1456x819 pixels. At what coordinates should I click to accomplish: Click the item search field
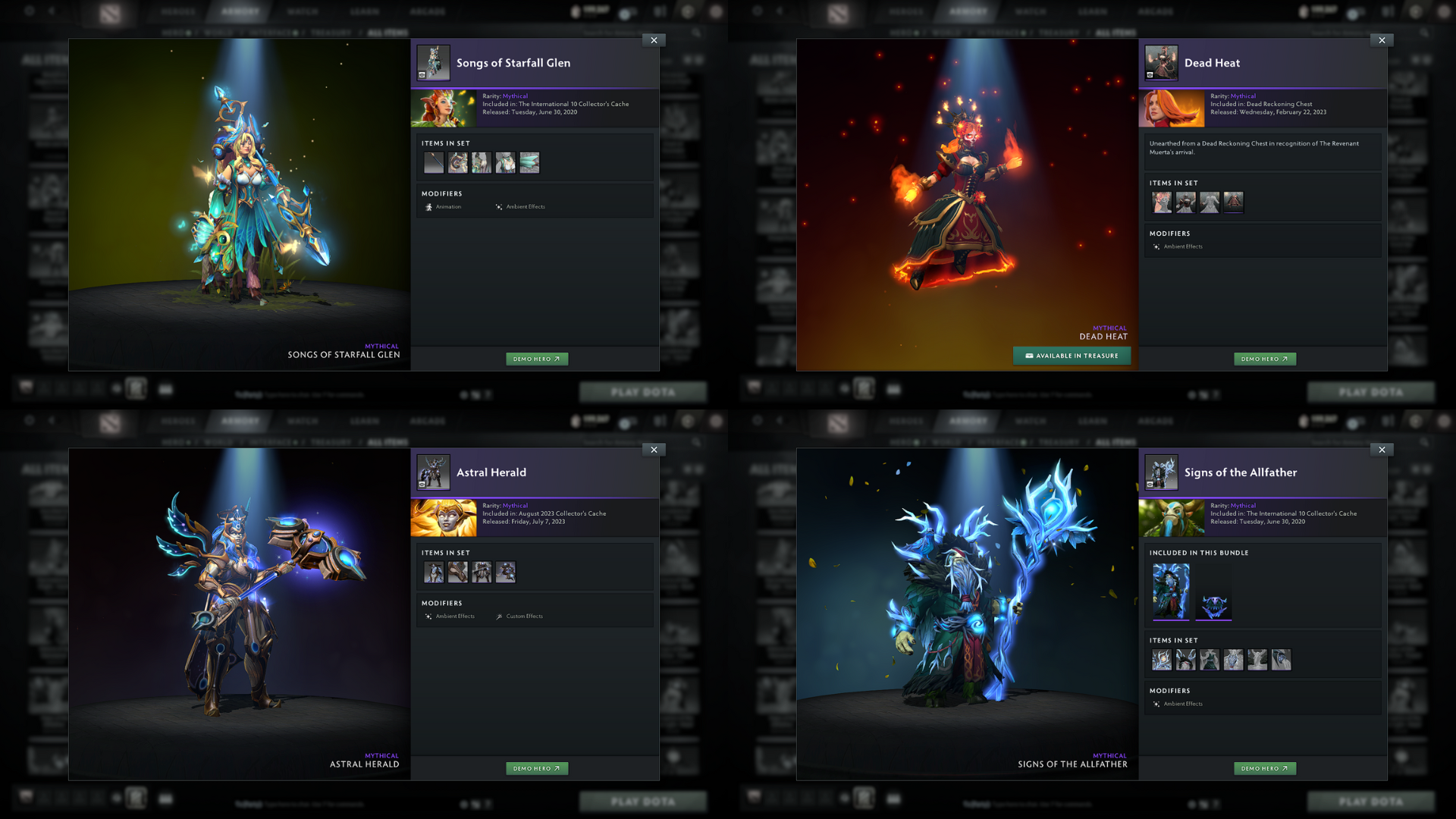(x=641, y=33)
